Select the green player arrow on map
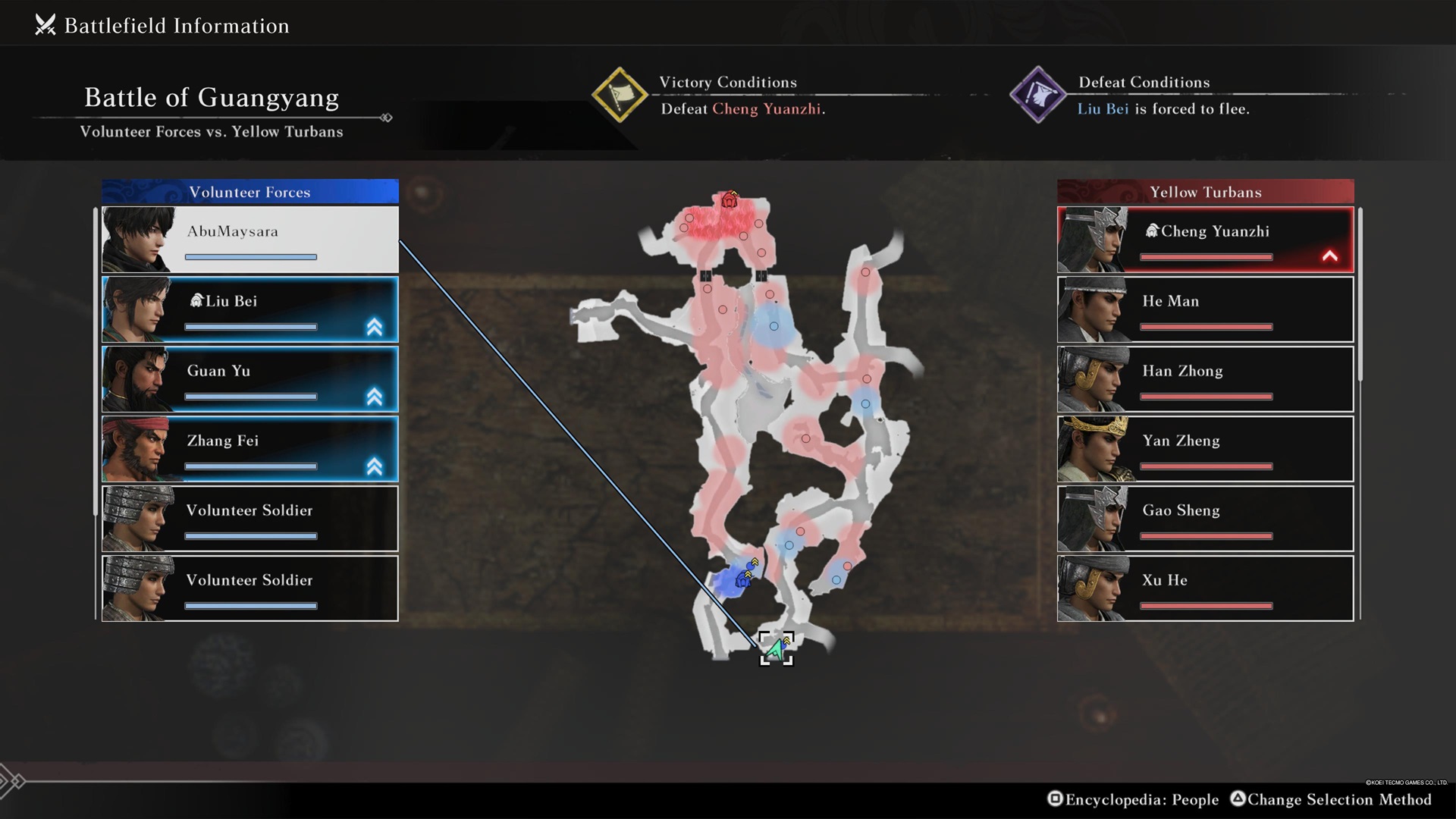1456x819 pixels. pyautogui.click(x=775, y=650)
